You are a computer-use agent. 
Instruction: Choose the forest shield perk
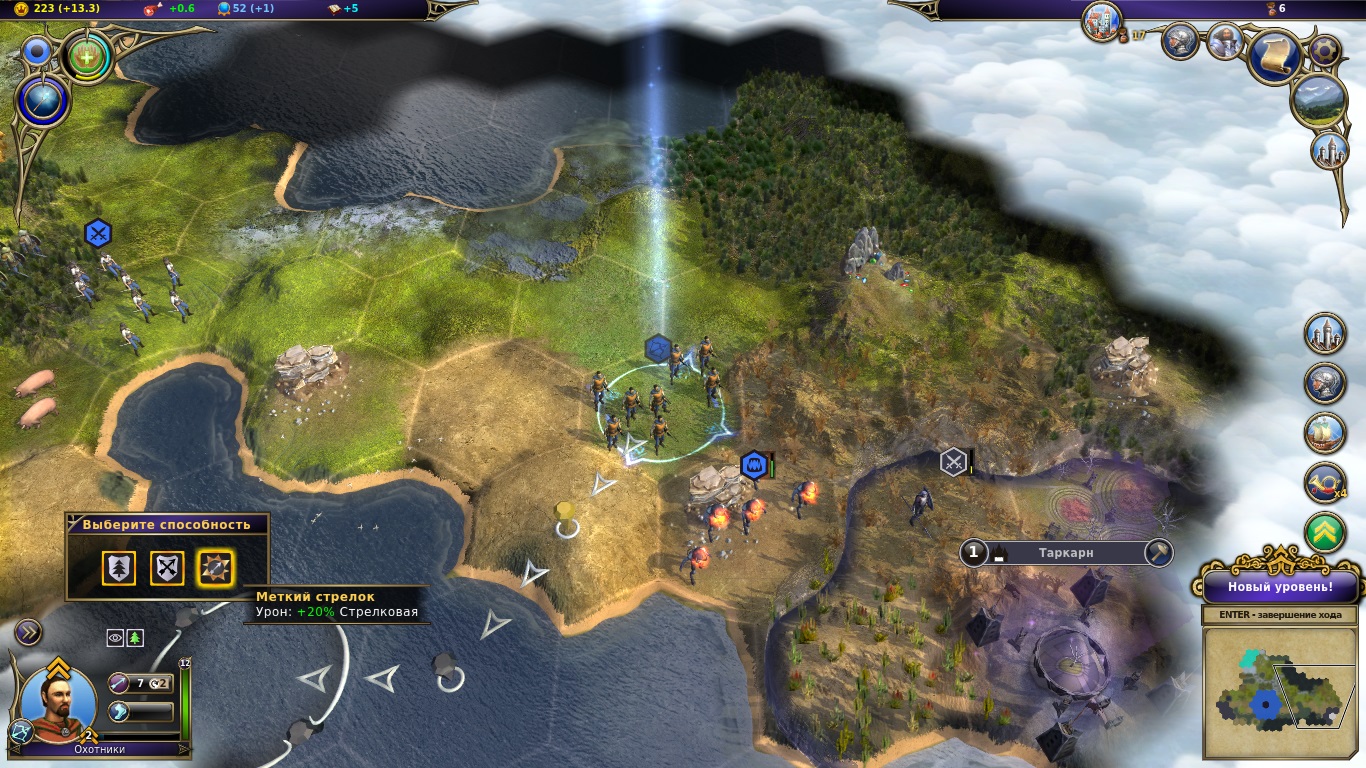tap(118, 568)
